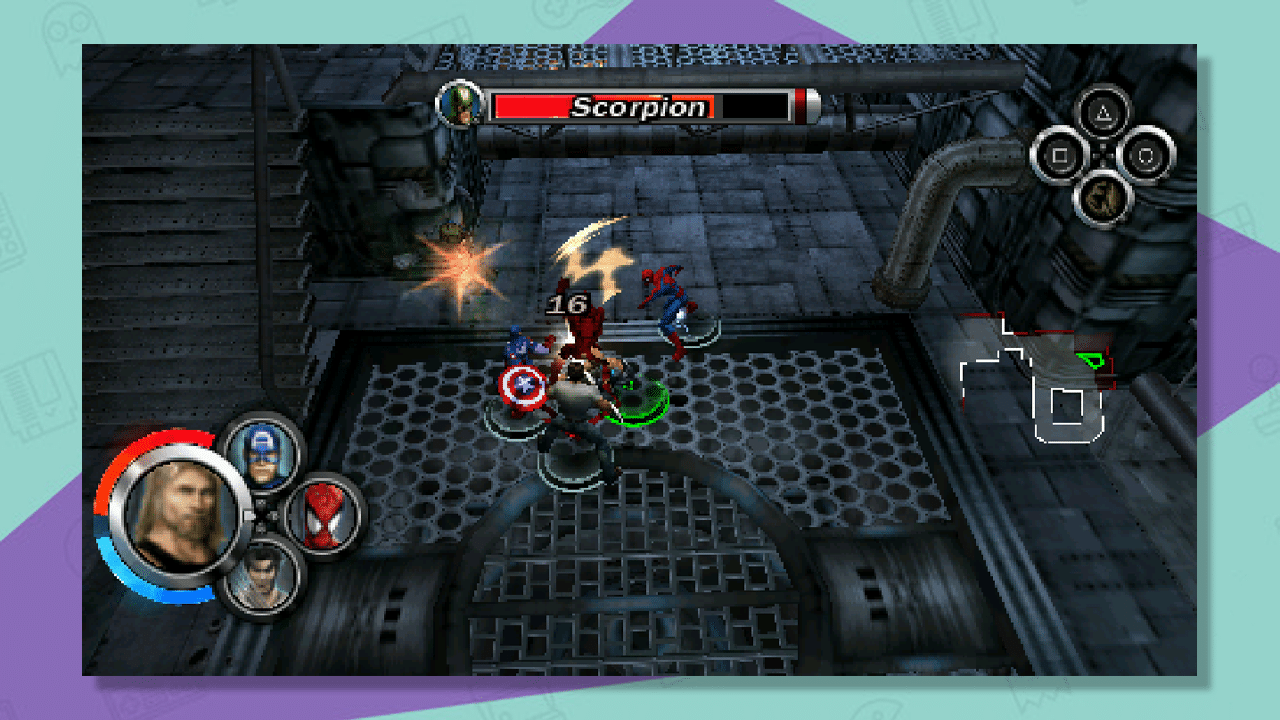Select the character-switch cross between portraits
The image size is (1280, 720).
point(262,513)
